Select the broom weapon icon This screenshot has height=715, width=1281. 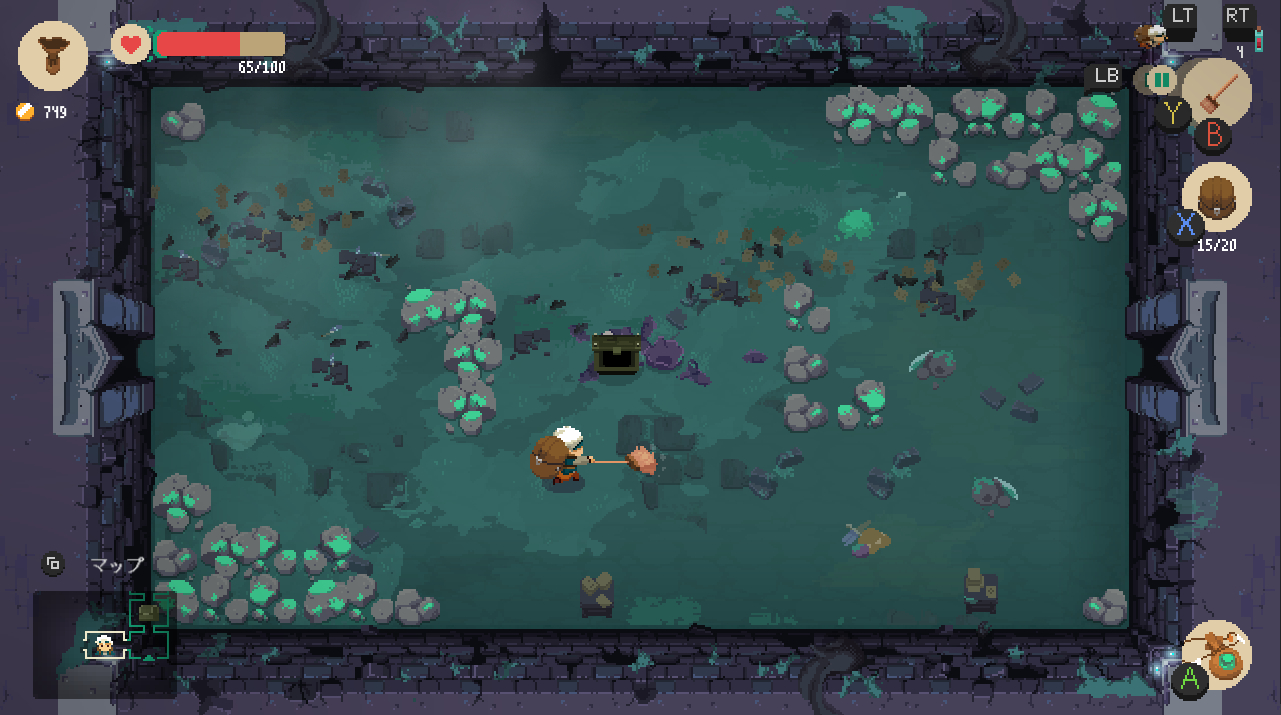1217,93
